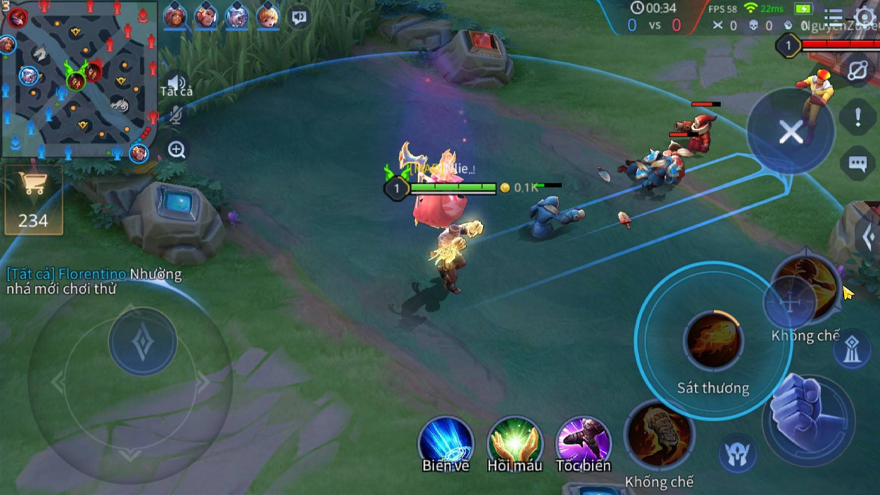880x495 pixels.
Task: Tap the movement joystick center
Action: coord(143,342)
